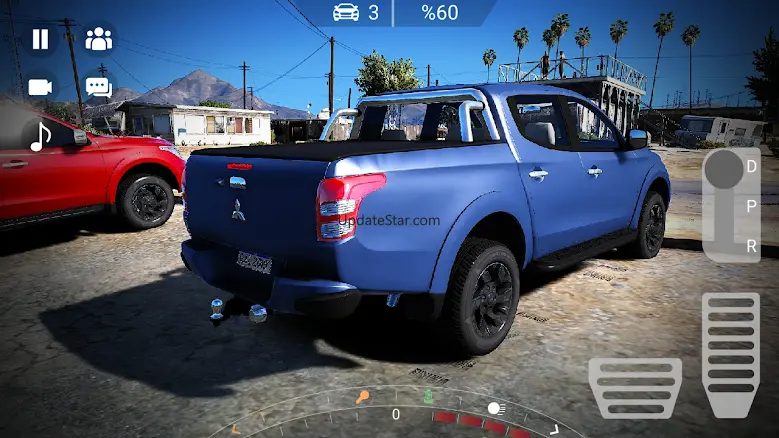Toggle music with the note icon
The image size is (779, 438).
40,136
